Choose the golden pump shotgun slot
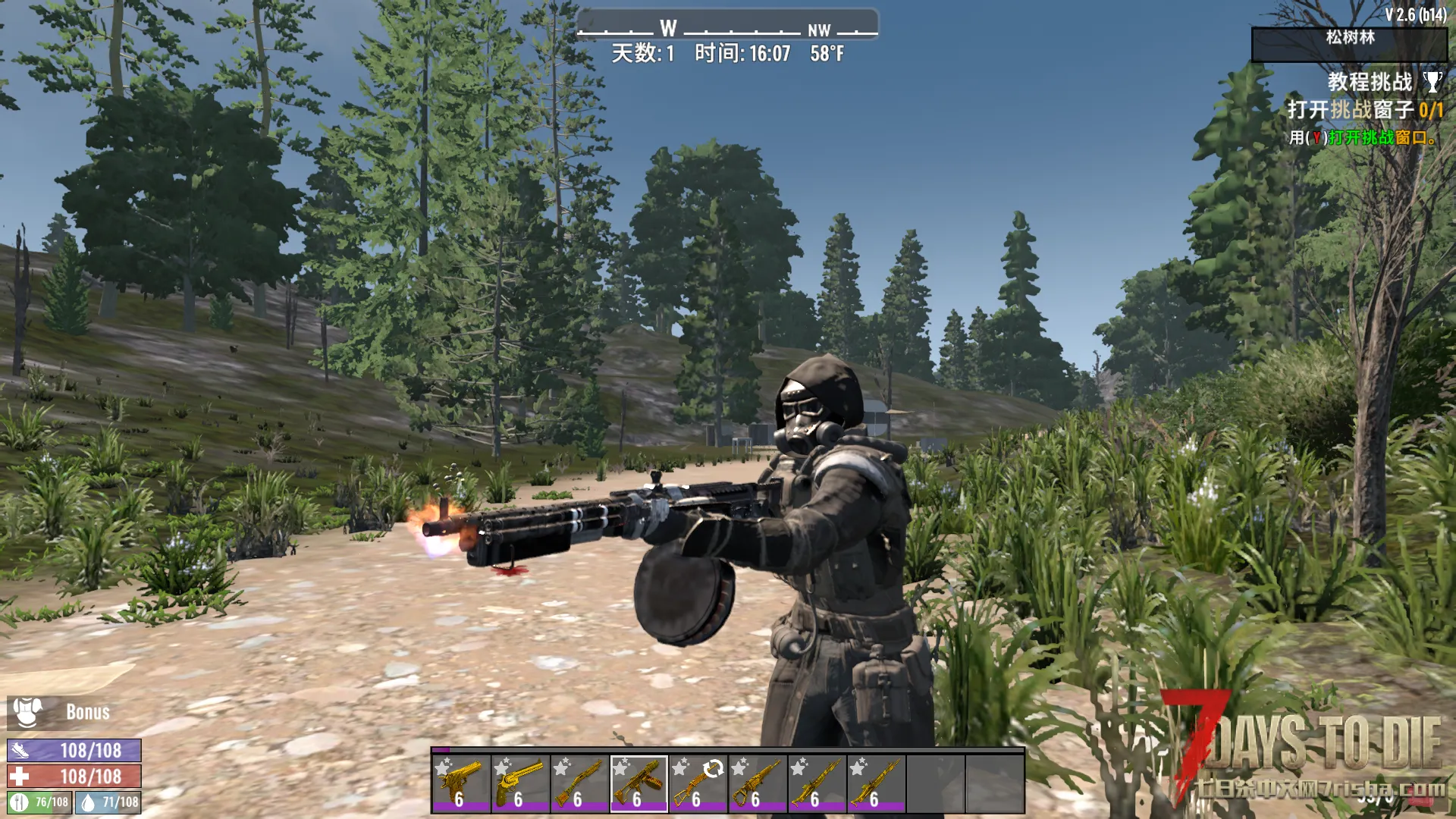 tap(579, 783)
